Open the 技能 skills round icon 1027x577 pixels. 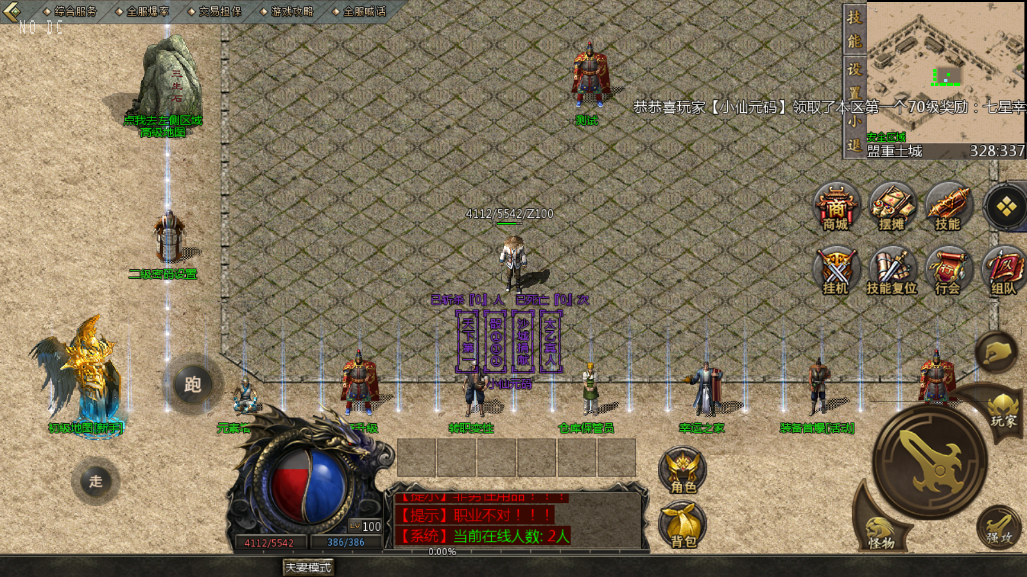coord(947,205)
